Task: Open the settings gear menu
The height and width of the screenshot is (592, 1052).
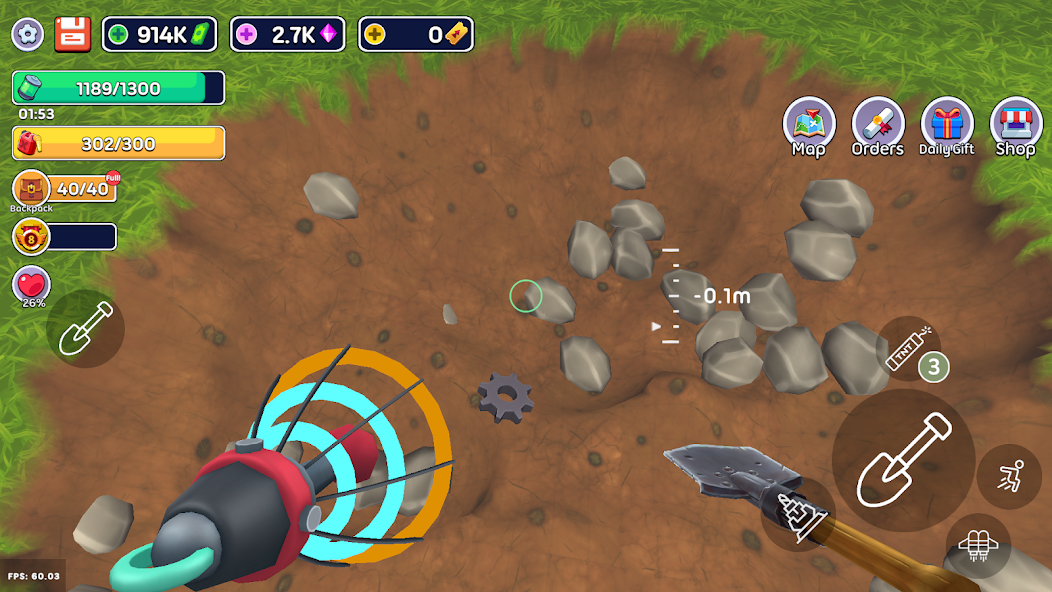Action: [x=27, y=34]
